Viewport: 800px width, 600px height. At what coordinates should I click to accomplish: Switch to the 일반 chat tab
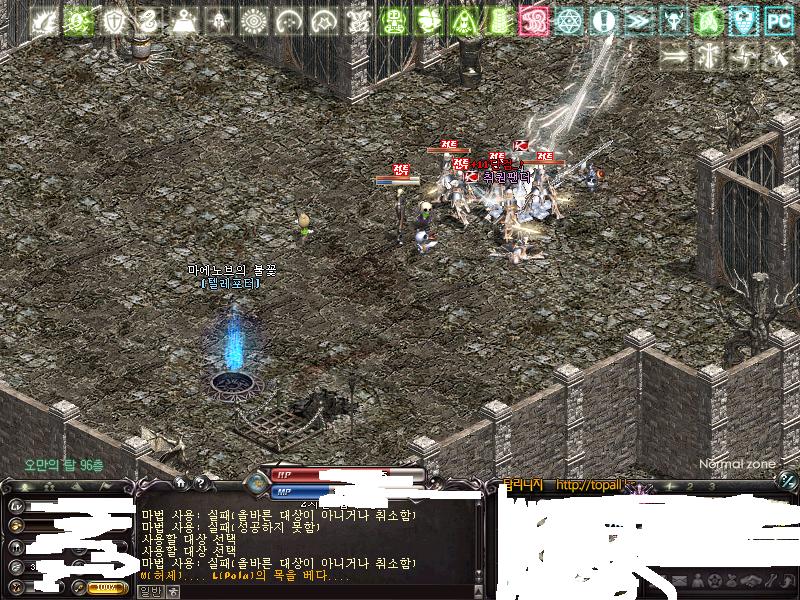pyautogui.click(x=148, y=591)
